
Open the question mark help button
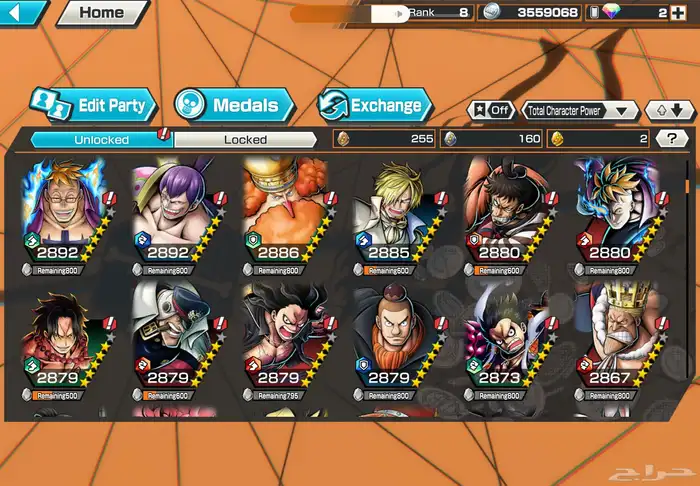[x=671, y=139]
